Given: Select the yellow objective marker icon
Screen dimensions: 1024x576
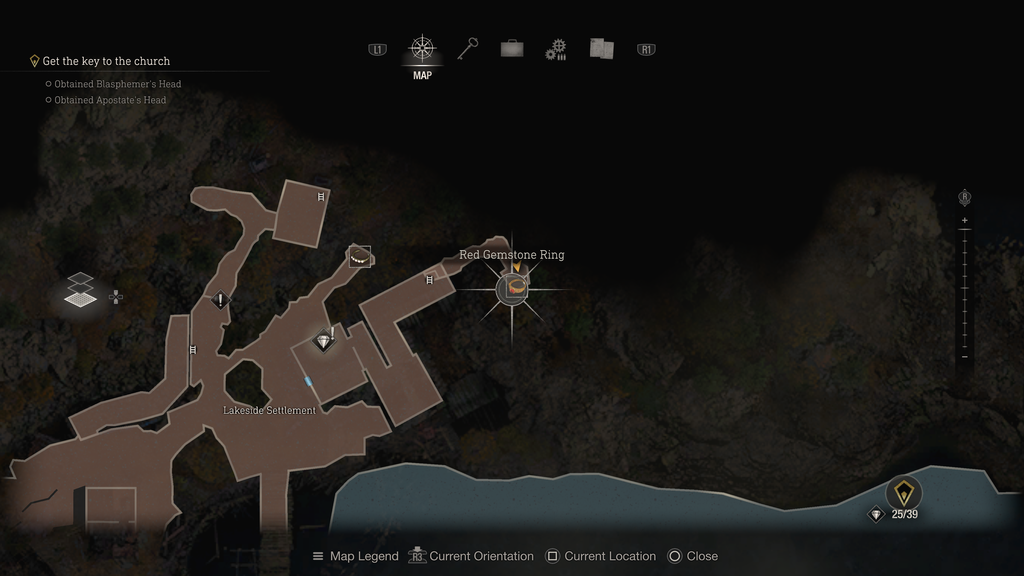Looking at the screenshot, I should click(x=904, y=492).
